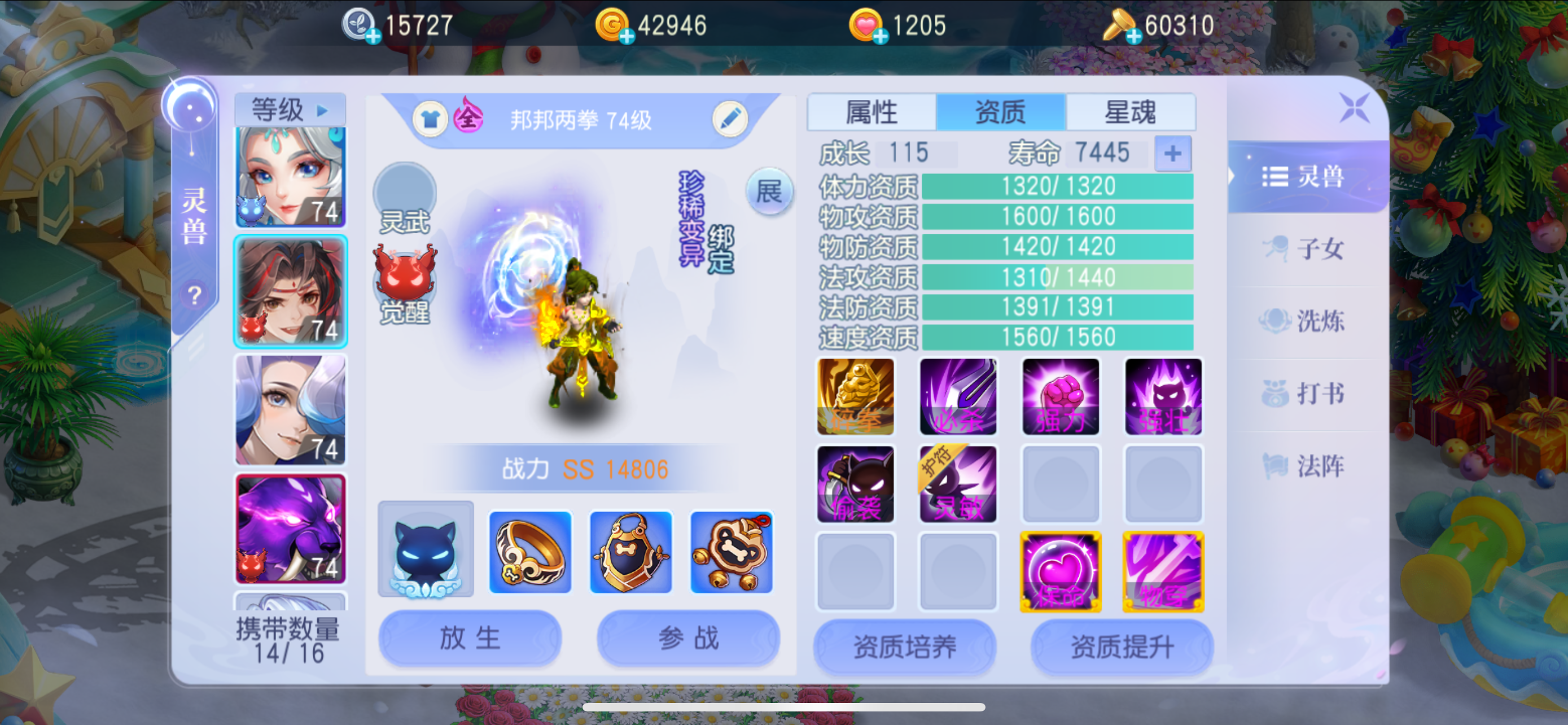Image resolution: width=1568 pixels, height=725 pixels.
Task: Select the gold-framed 保命 skill icon
Action: click(1061, 571)
